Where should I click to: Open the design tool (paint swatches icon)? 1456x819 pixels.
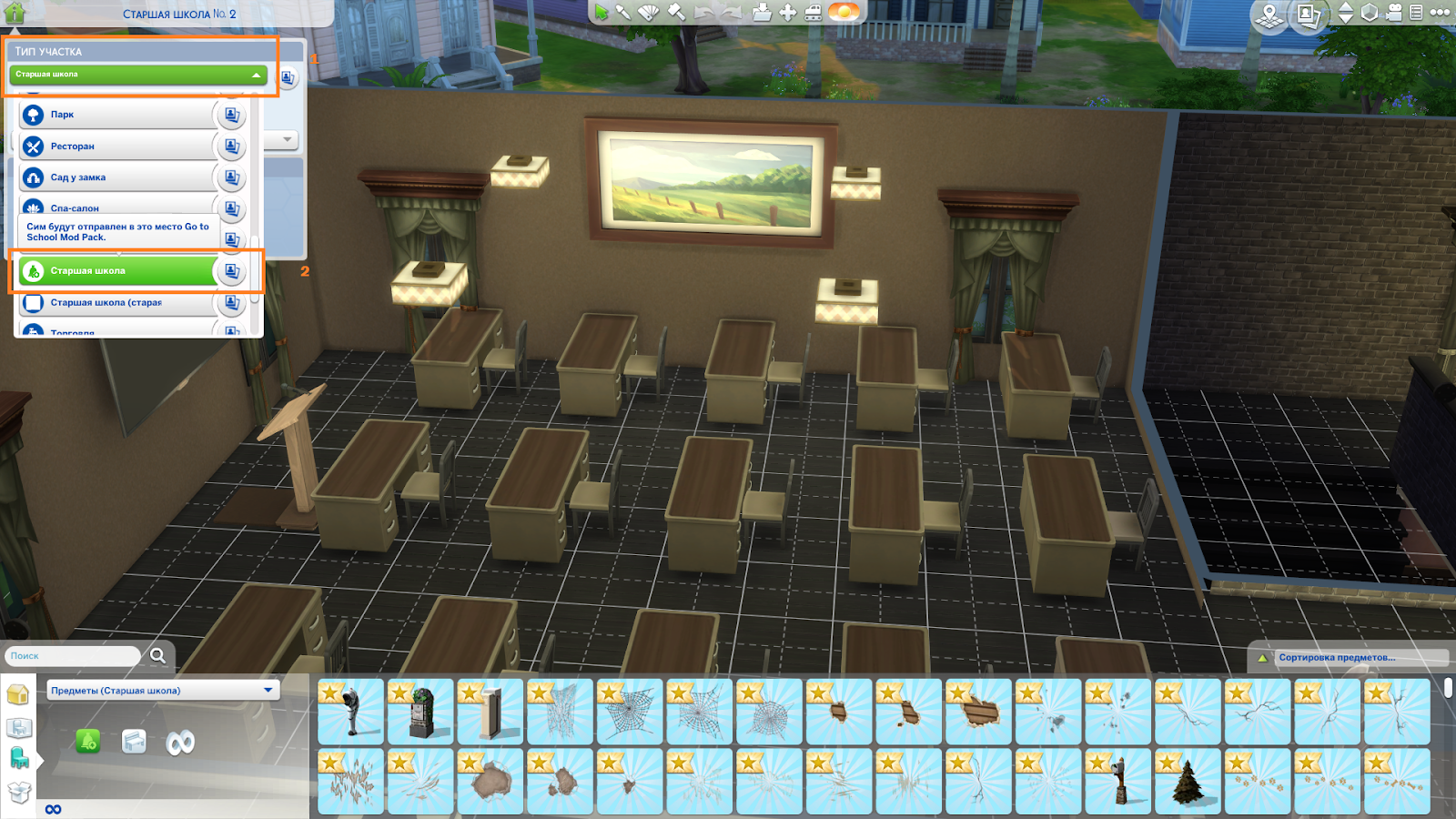[x=648, y=12]
